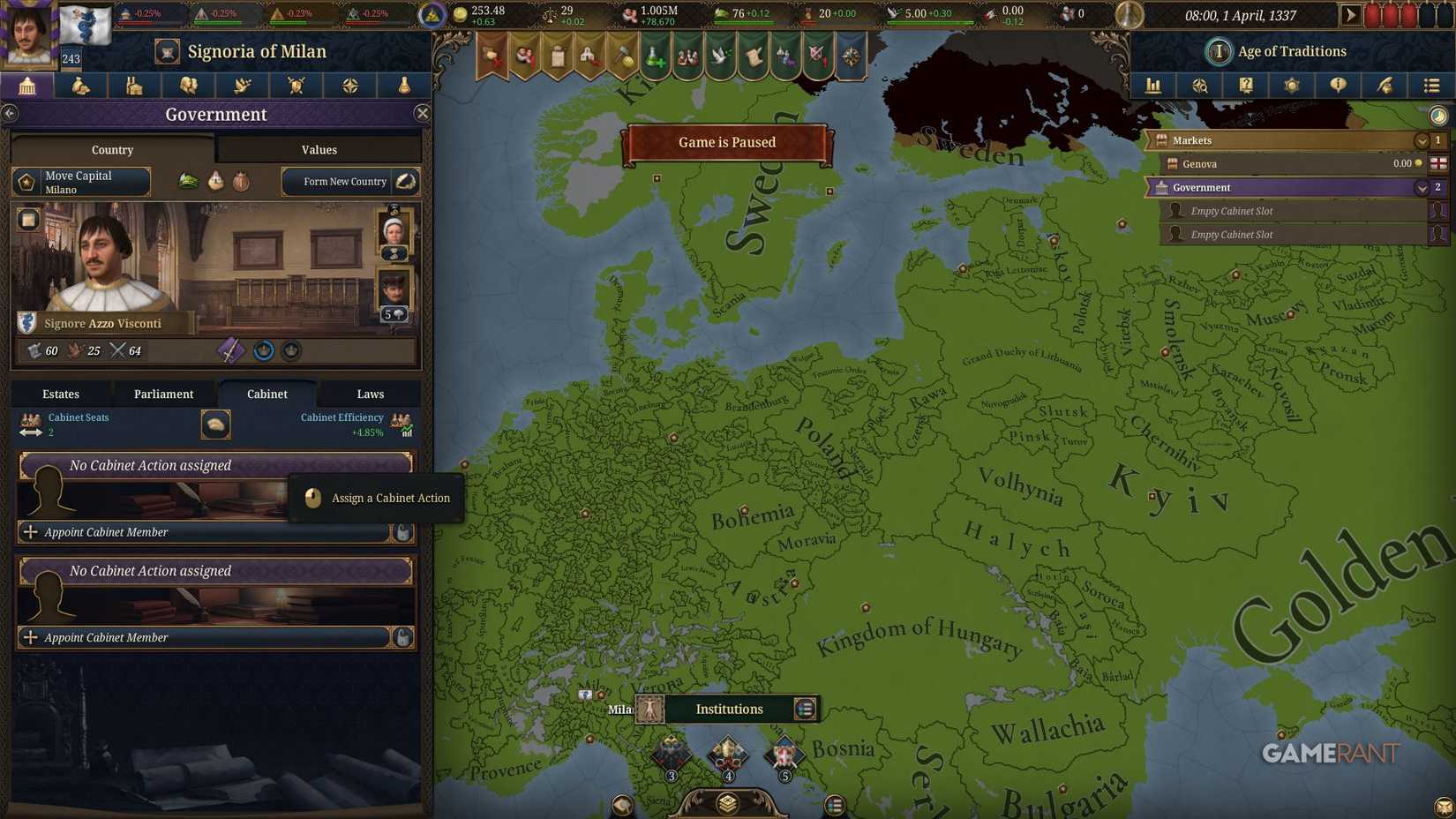Open the magnifying glass search icon on the right toolbar
The image size is (1456, 819).
coord(1199,86)
